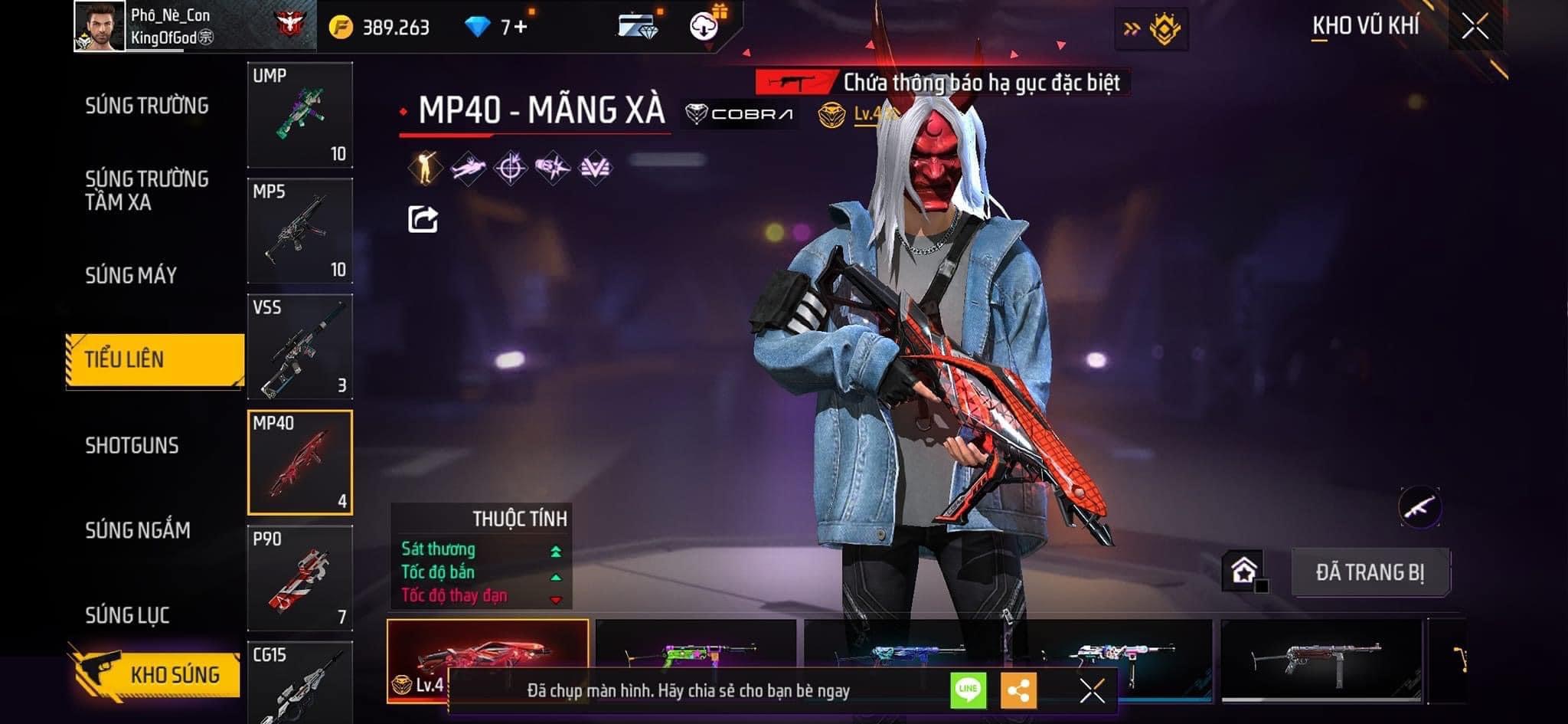Share the MP40 Mãng Xà skin
This screenshot has height=724, width=1568.
click(423, 220)
